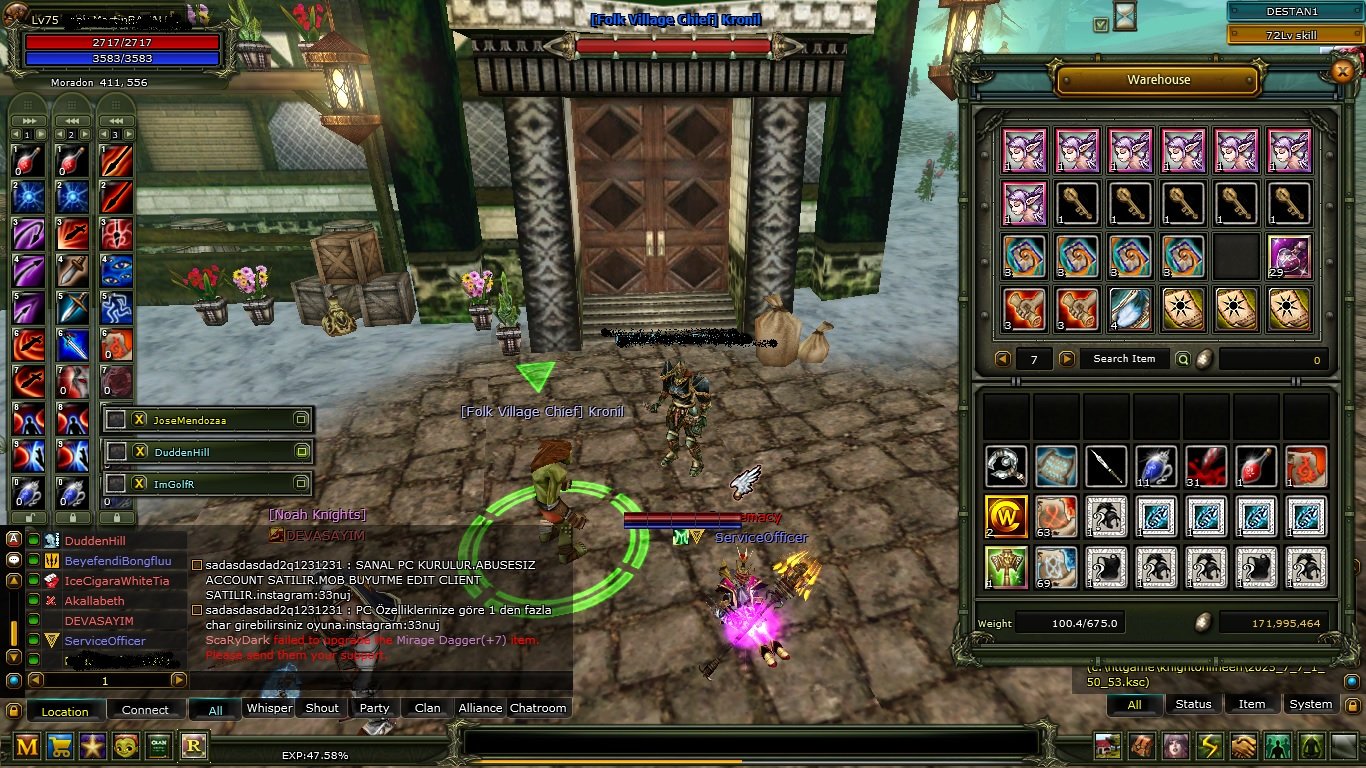Open the Clan chat tab
1366x768 pixels.
tap(427, 708)
